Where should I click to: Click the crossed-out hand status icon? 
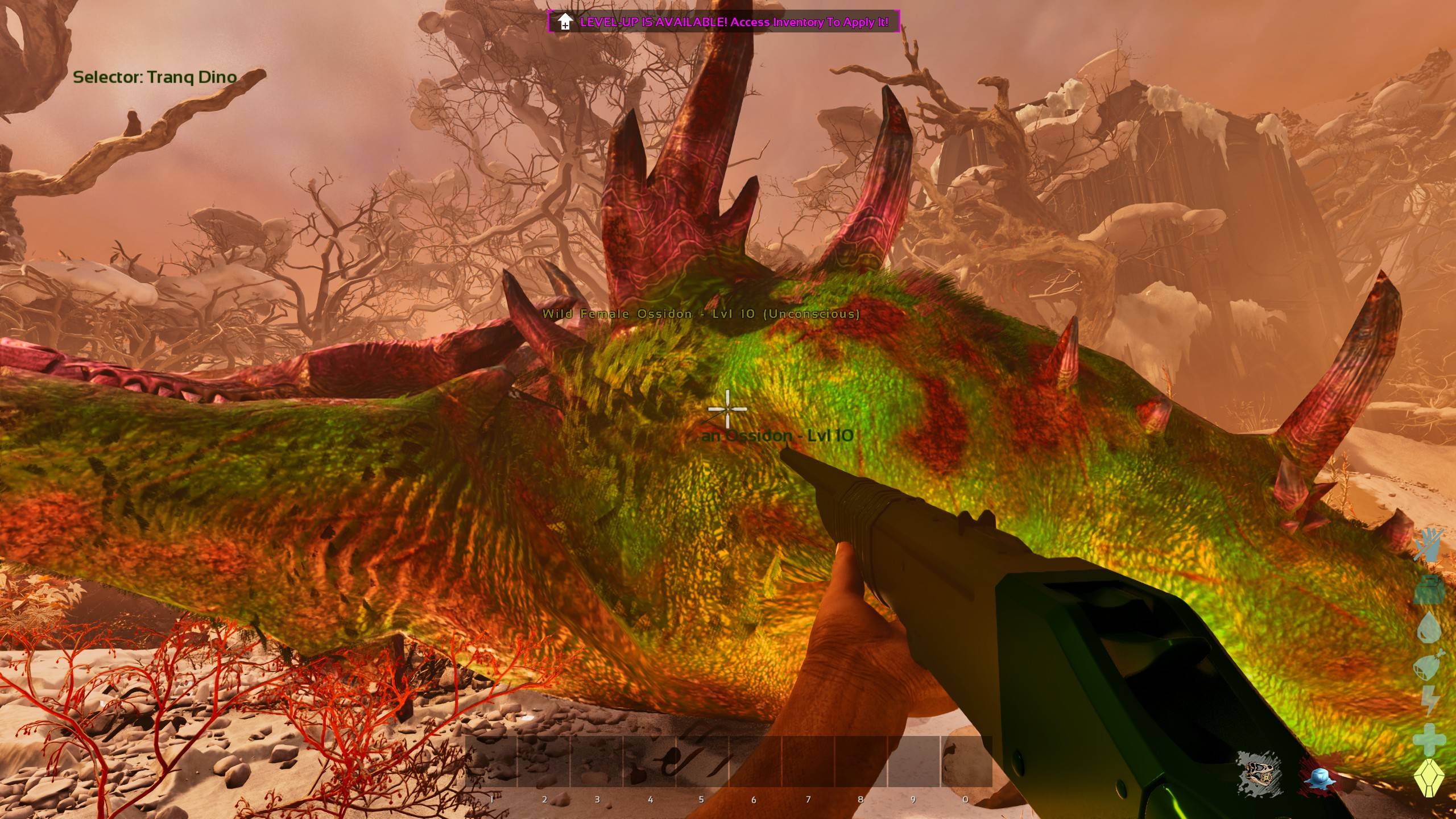click(x=1429, y=546)
